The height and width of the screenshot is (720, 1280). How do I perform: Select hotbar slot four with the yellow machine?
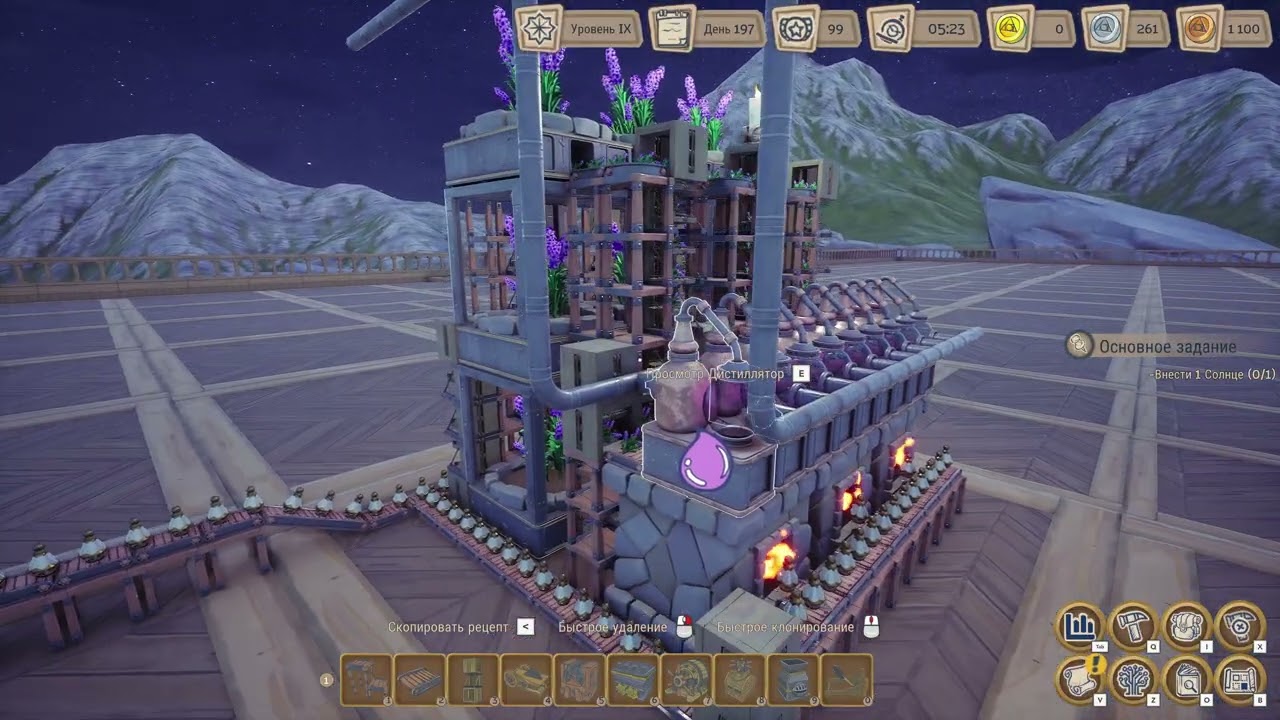coord(526,680)
